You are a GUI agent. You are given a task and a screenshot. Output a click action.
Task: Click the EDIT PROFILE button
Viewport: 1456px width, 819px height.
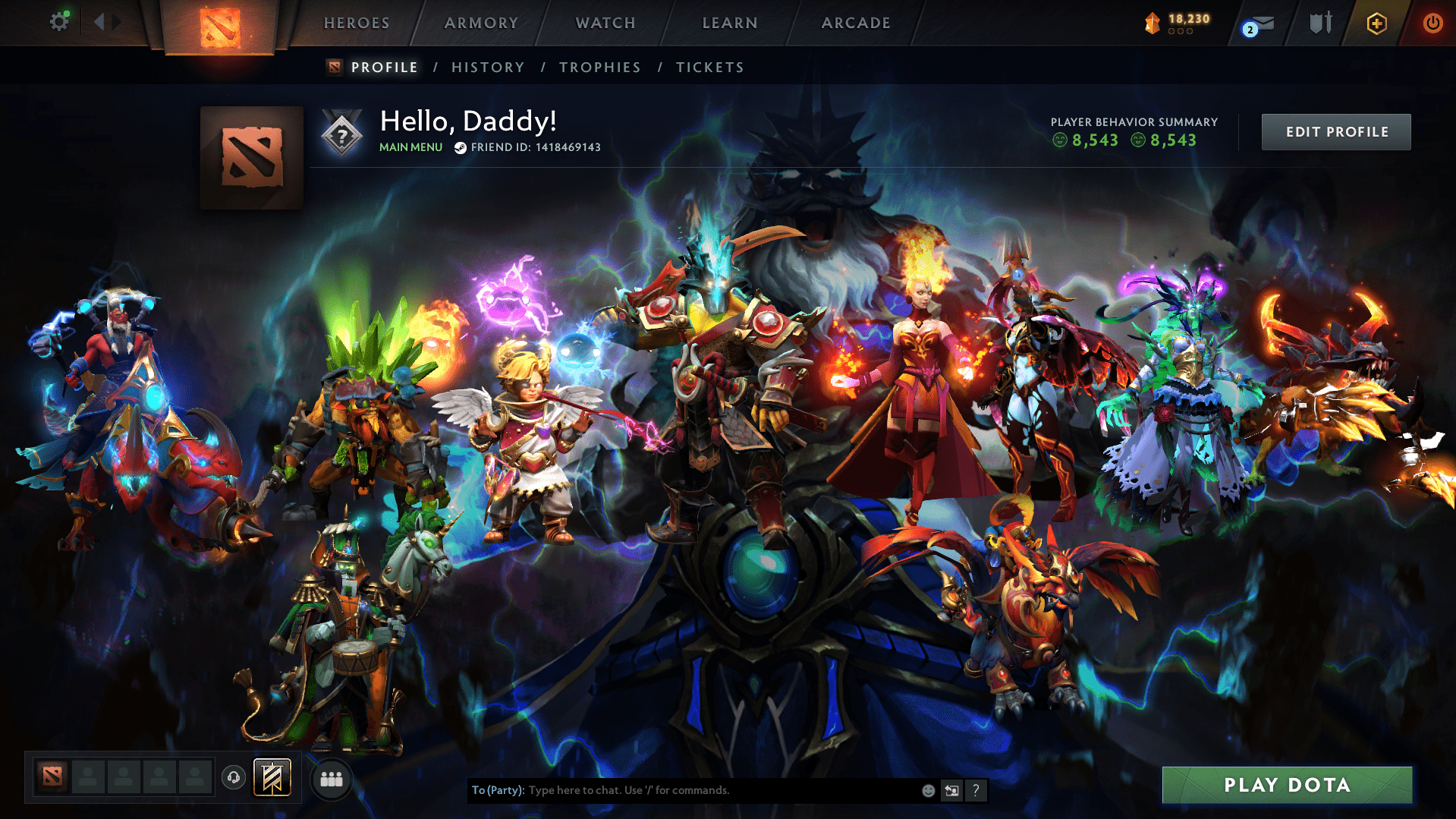pos(1335,131)
